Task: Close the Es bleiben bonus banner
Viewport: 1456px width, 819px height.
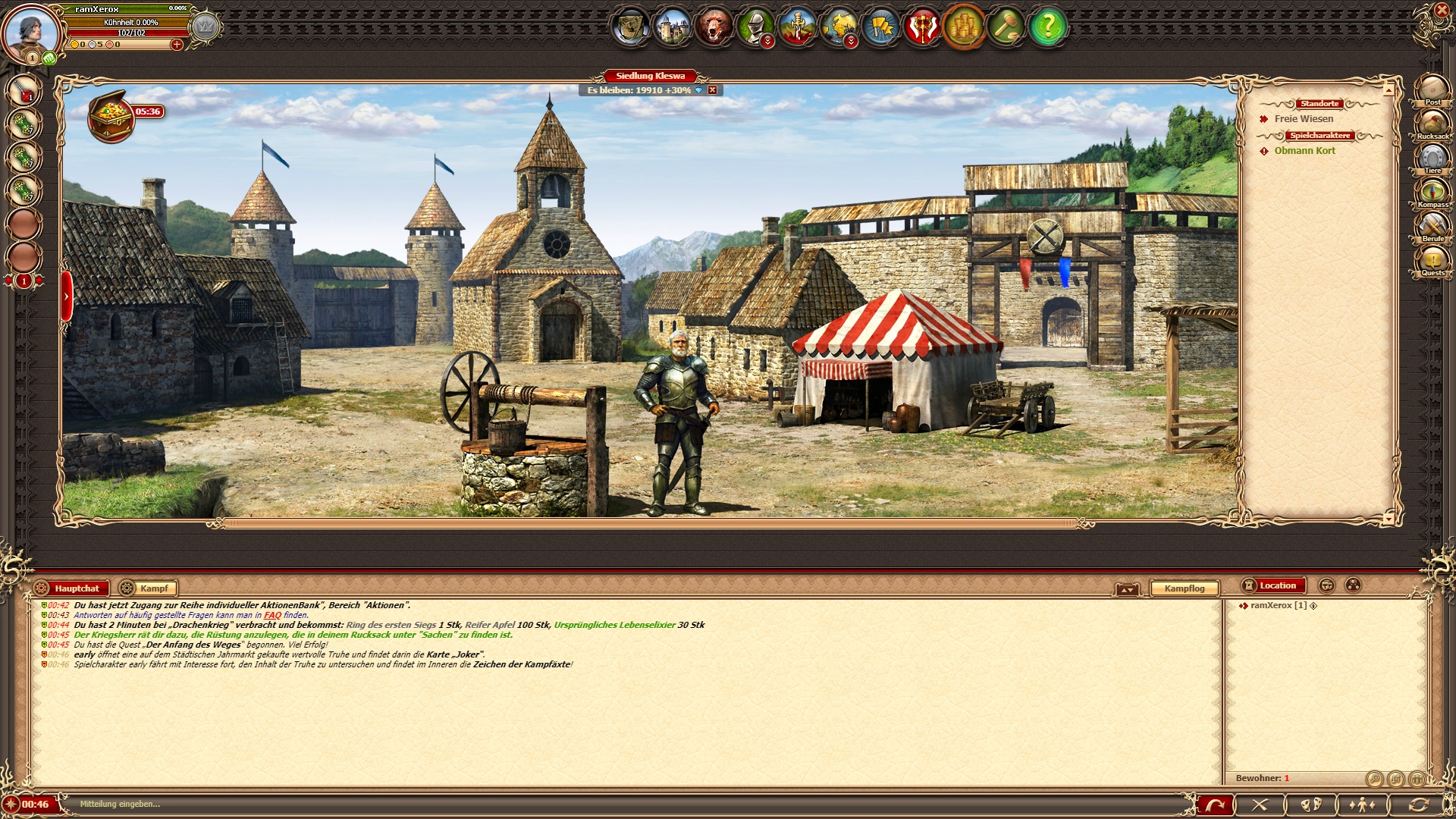Action: click(712, 90)
